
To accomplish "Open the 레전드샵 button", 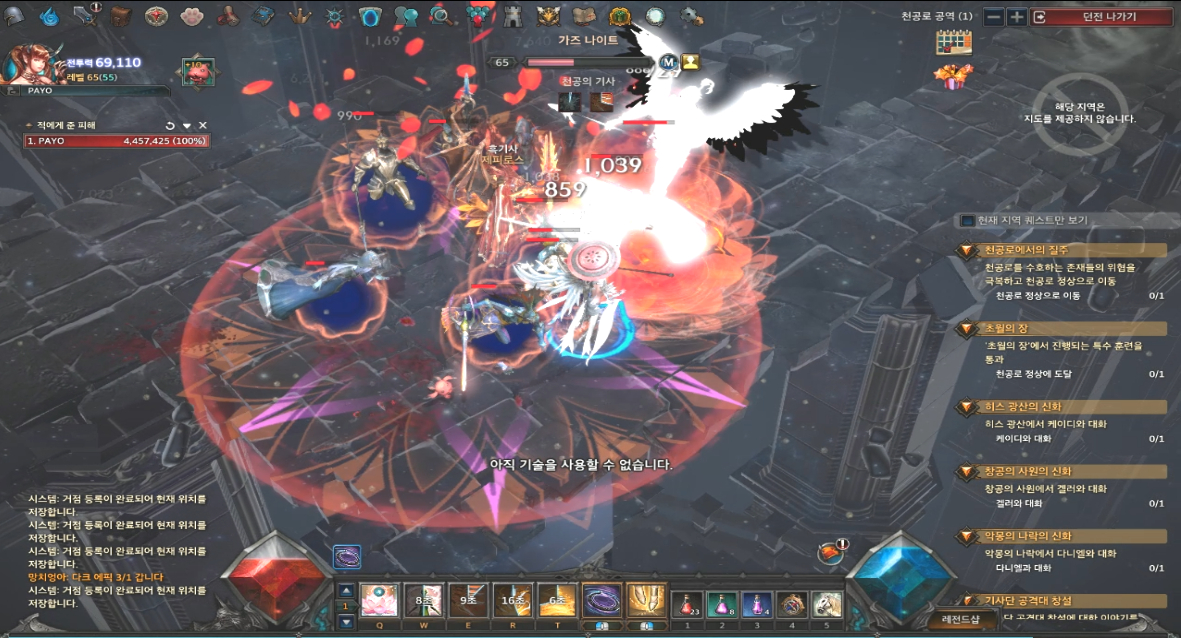I will pyautogui.click(x=960, y=619).
